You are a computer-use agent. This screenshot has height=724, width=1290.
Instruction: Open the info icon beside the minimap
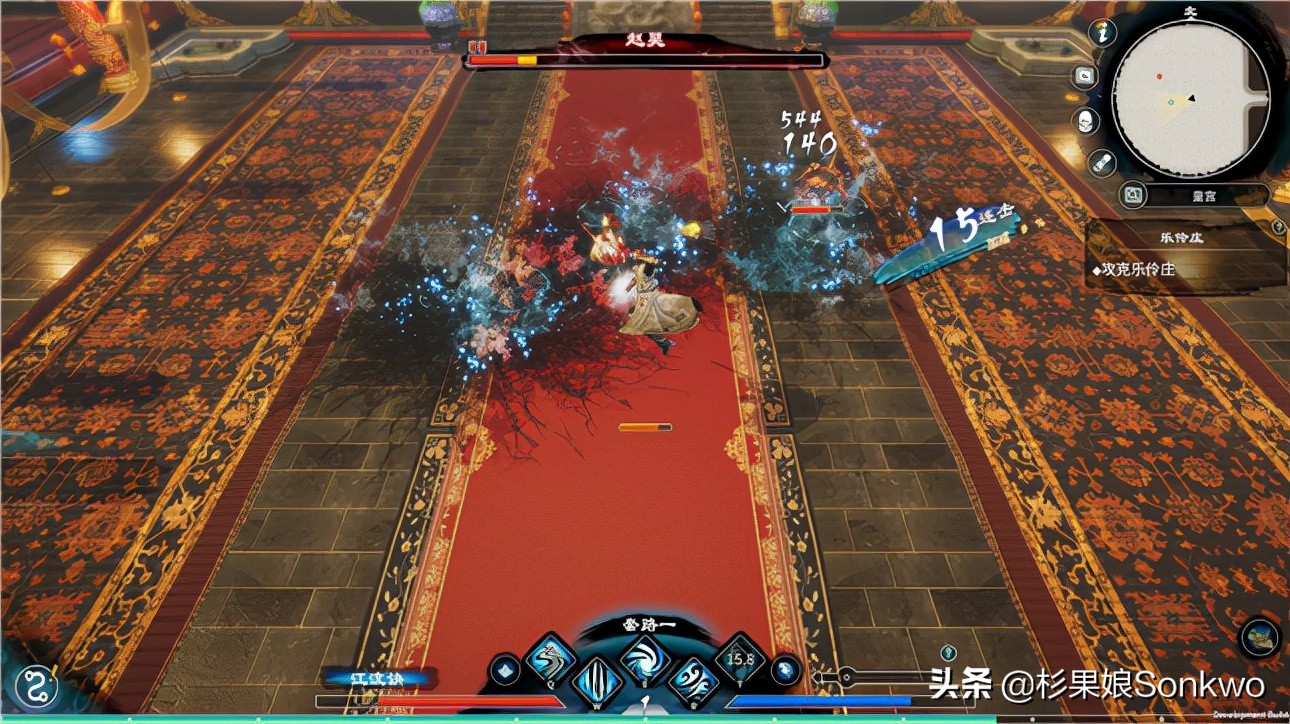tap(1103, 32)
